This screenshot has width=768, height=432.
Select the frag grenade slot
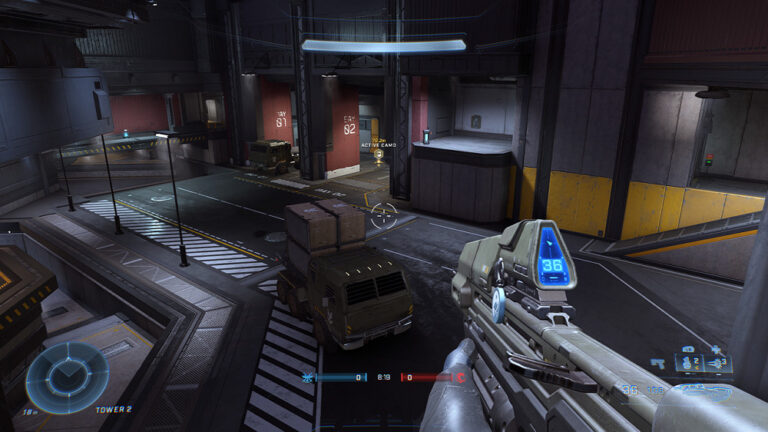coord(687,363)
